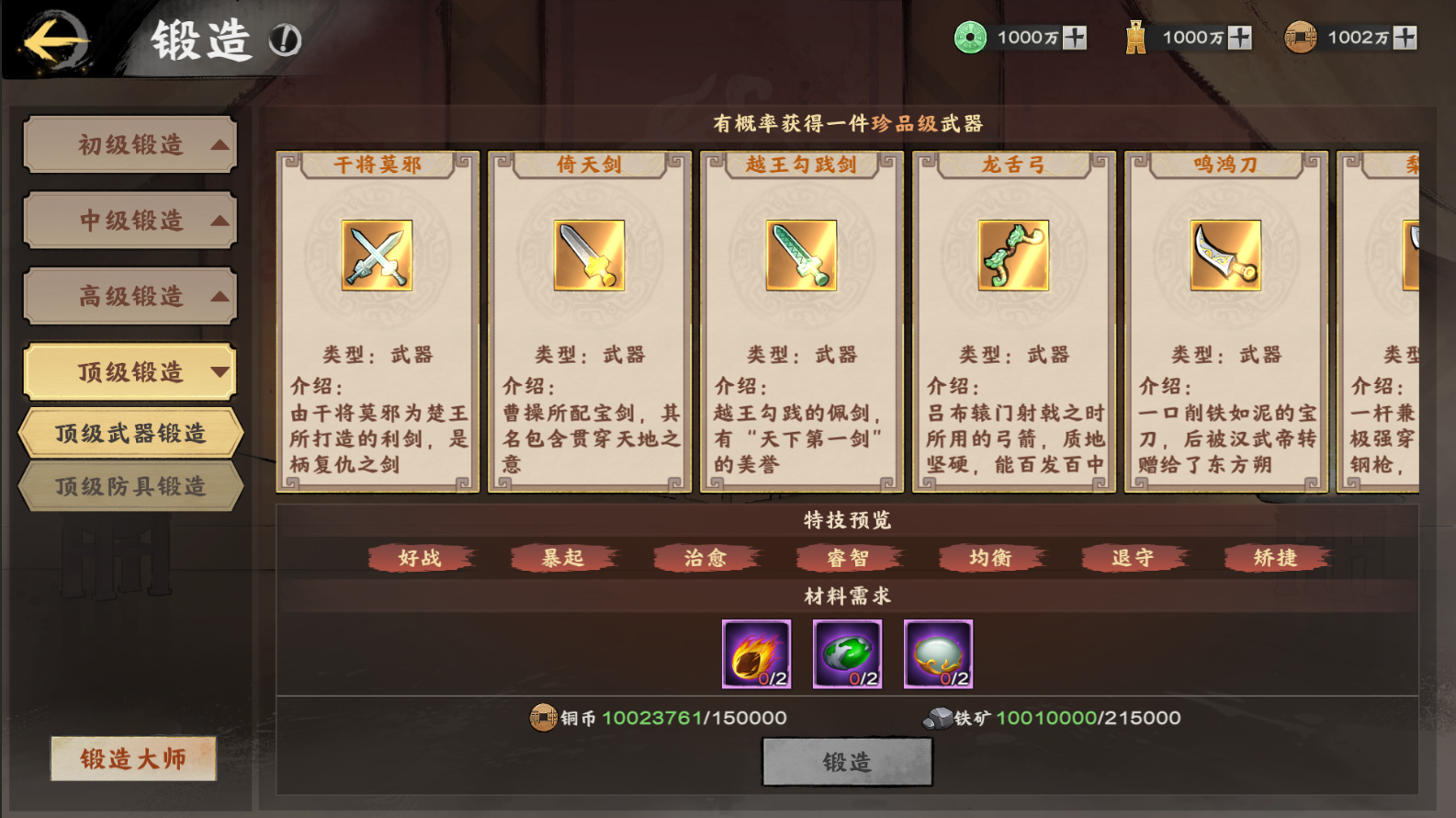The width and height of the screenshot is (1456, 818).
Task: Switch to 顶级防具锻造 sub-tab
Action: 130,486
